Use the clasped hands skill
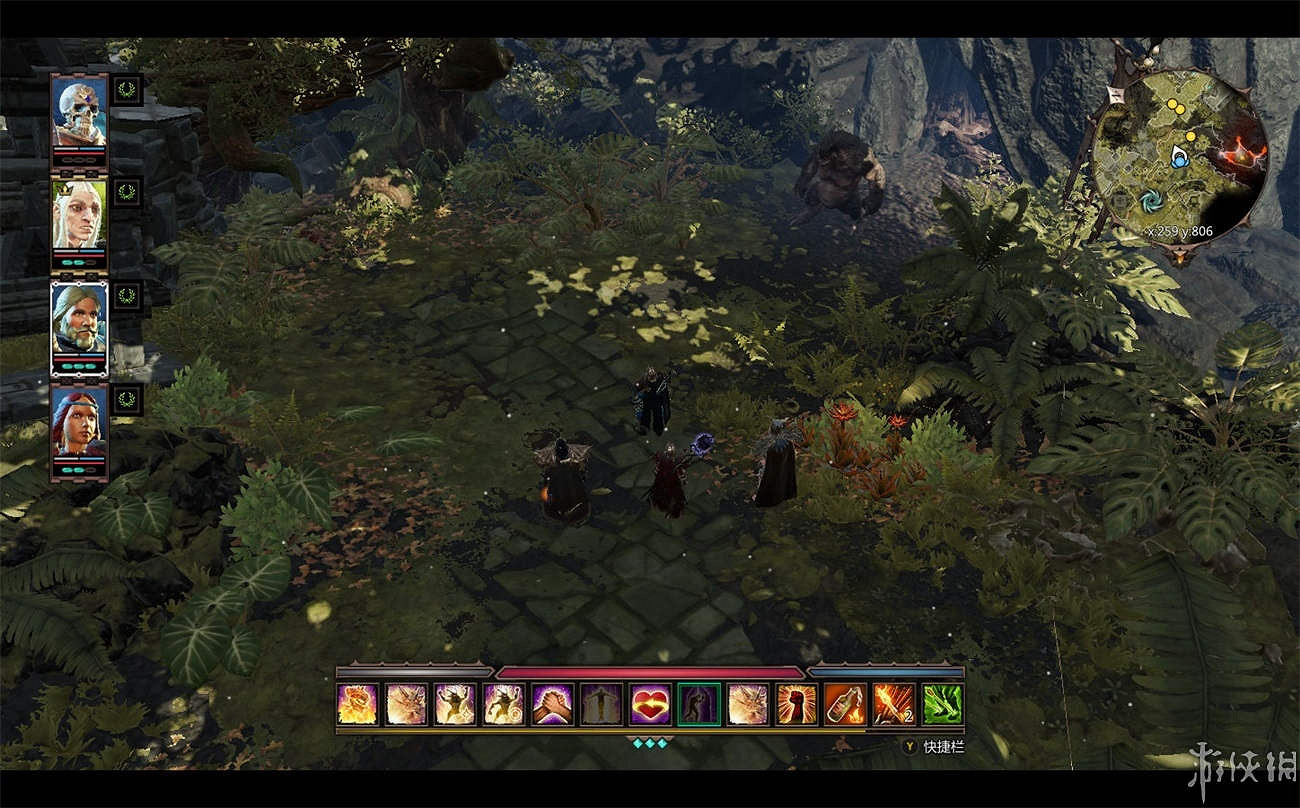 pos(552,704)
